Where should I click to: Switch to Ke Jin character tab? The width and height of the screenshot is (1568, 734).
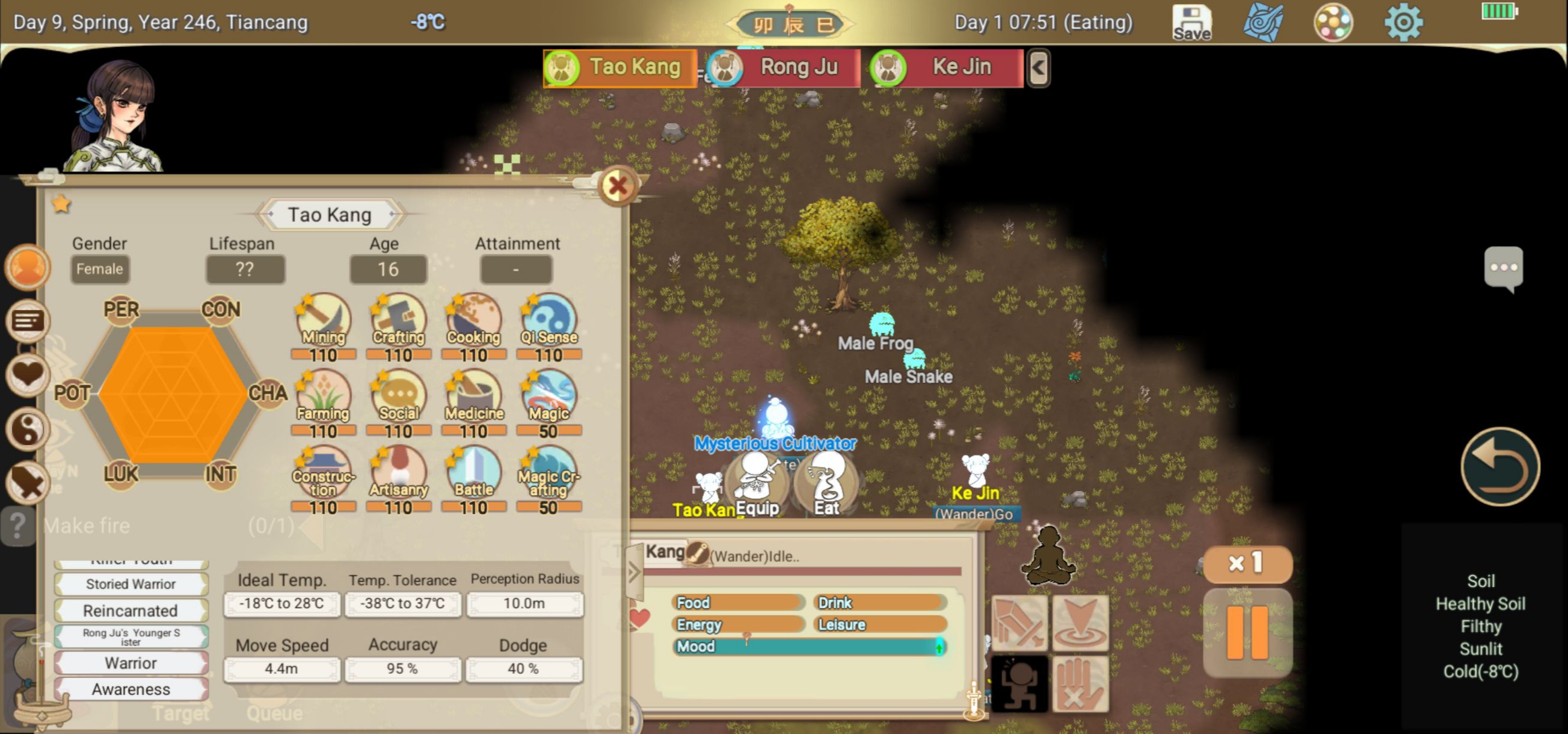pos(947,67)
